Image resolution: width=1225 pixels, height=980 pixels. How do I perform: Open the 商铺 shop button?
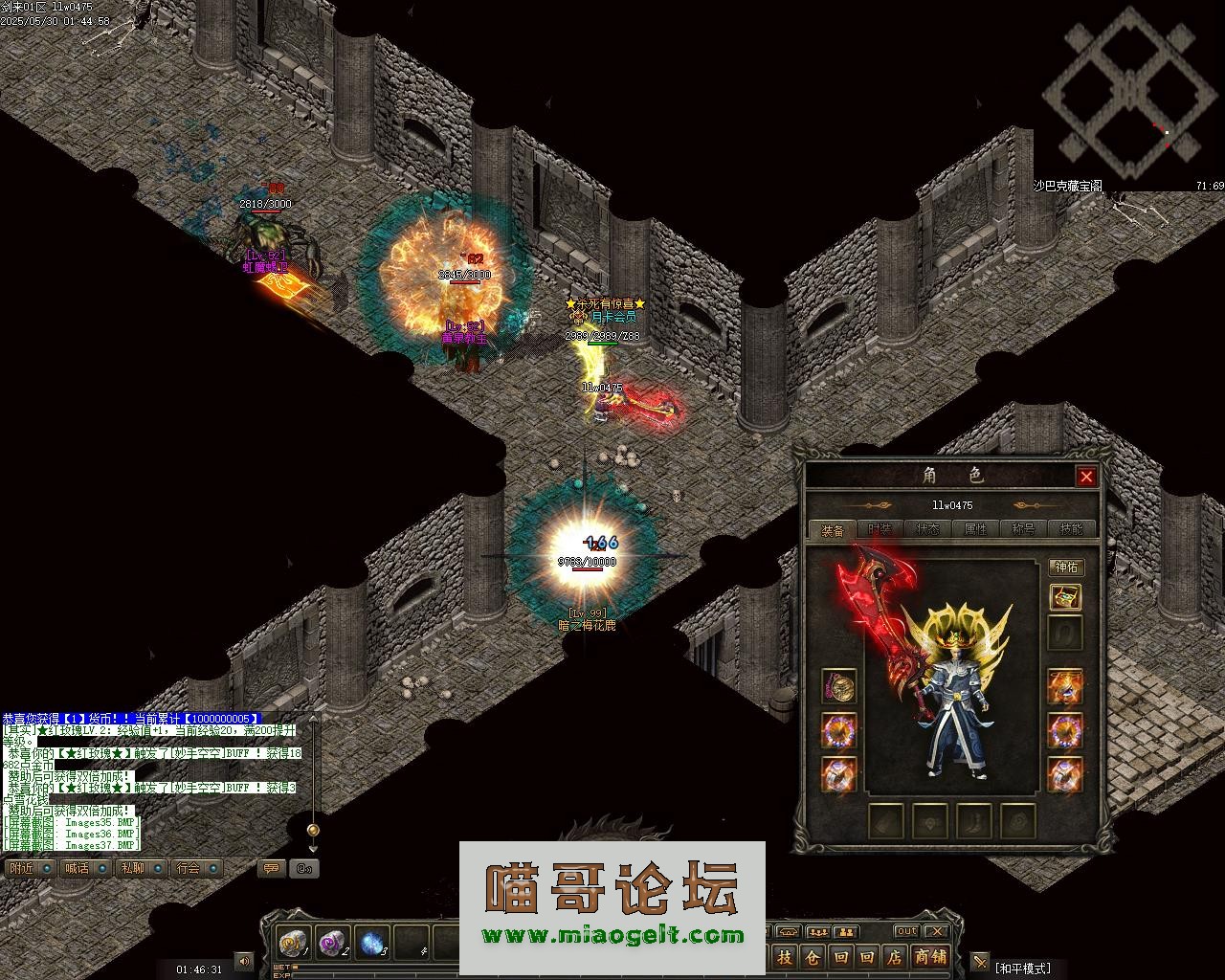coord(929,957)
